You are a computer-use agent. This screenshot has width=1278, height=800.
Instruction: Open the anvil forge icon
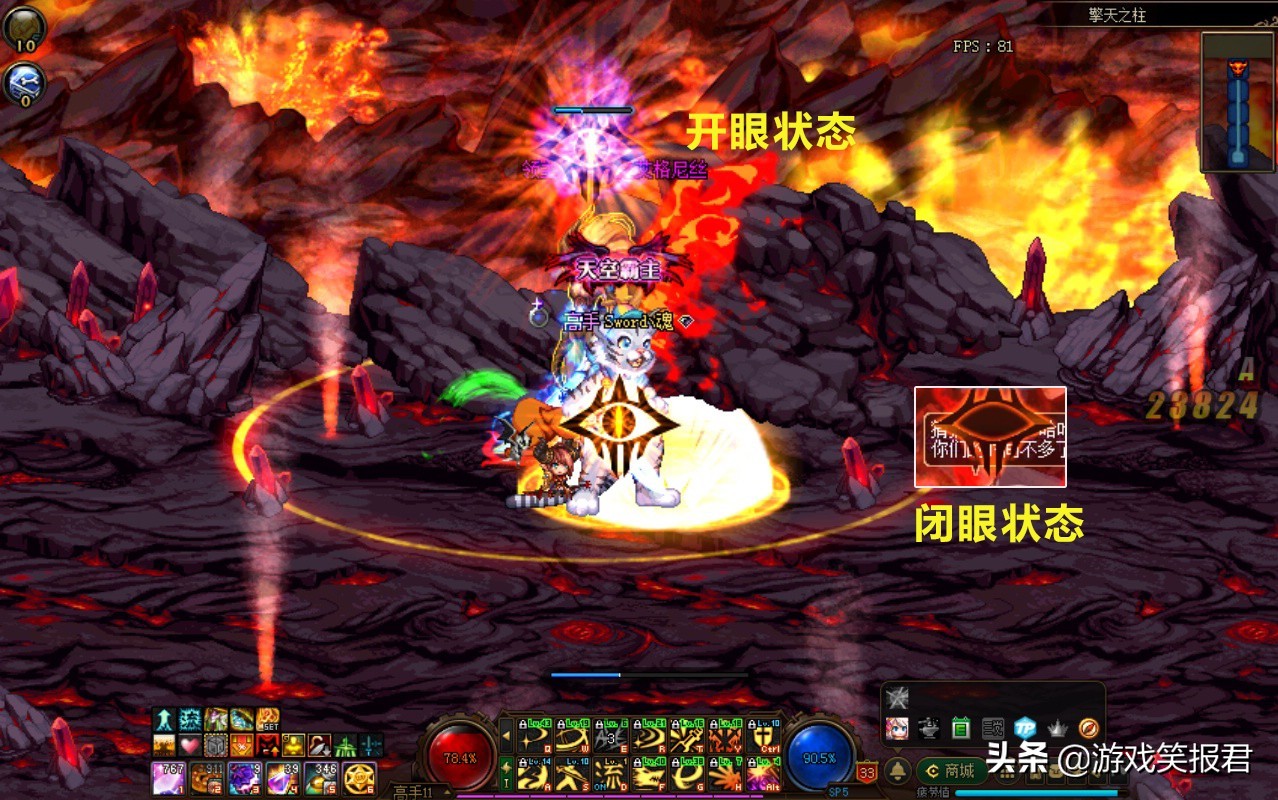pos(929,728)
